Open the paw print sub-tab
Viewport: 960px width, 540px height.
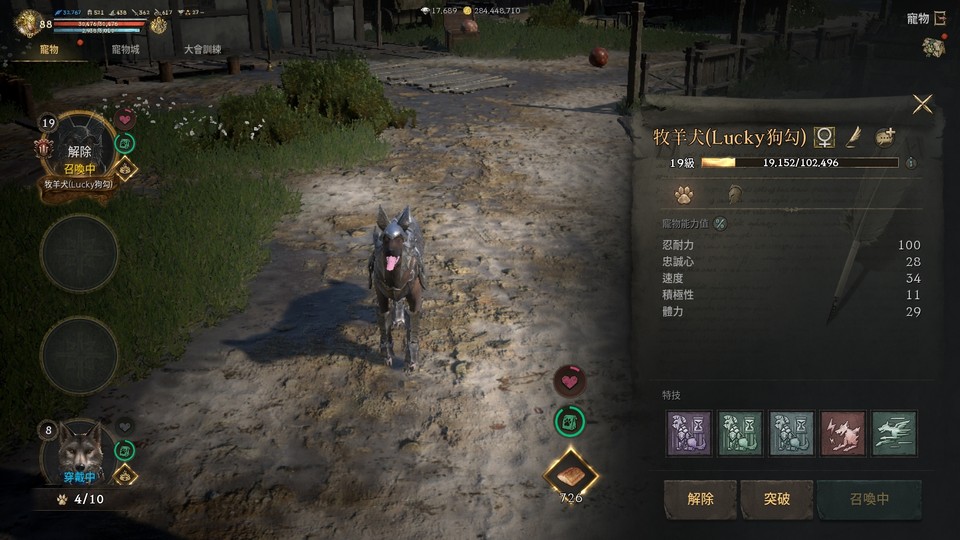pos(684,194)
